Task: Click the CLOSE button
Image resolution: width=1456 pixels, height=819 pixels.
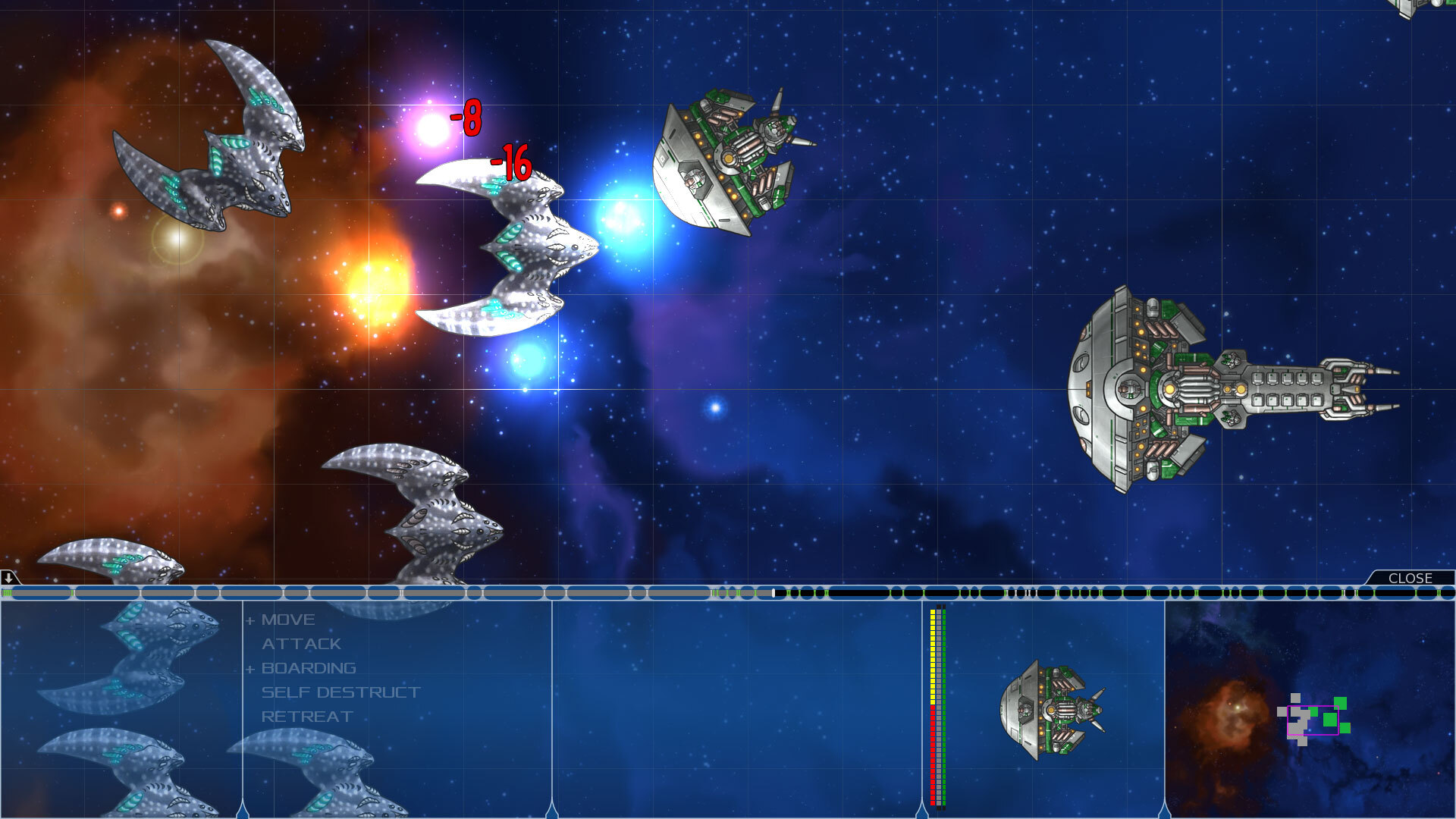Action: (x=1412, y=578)
